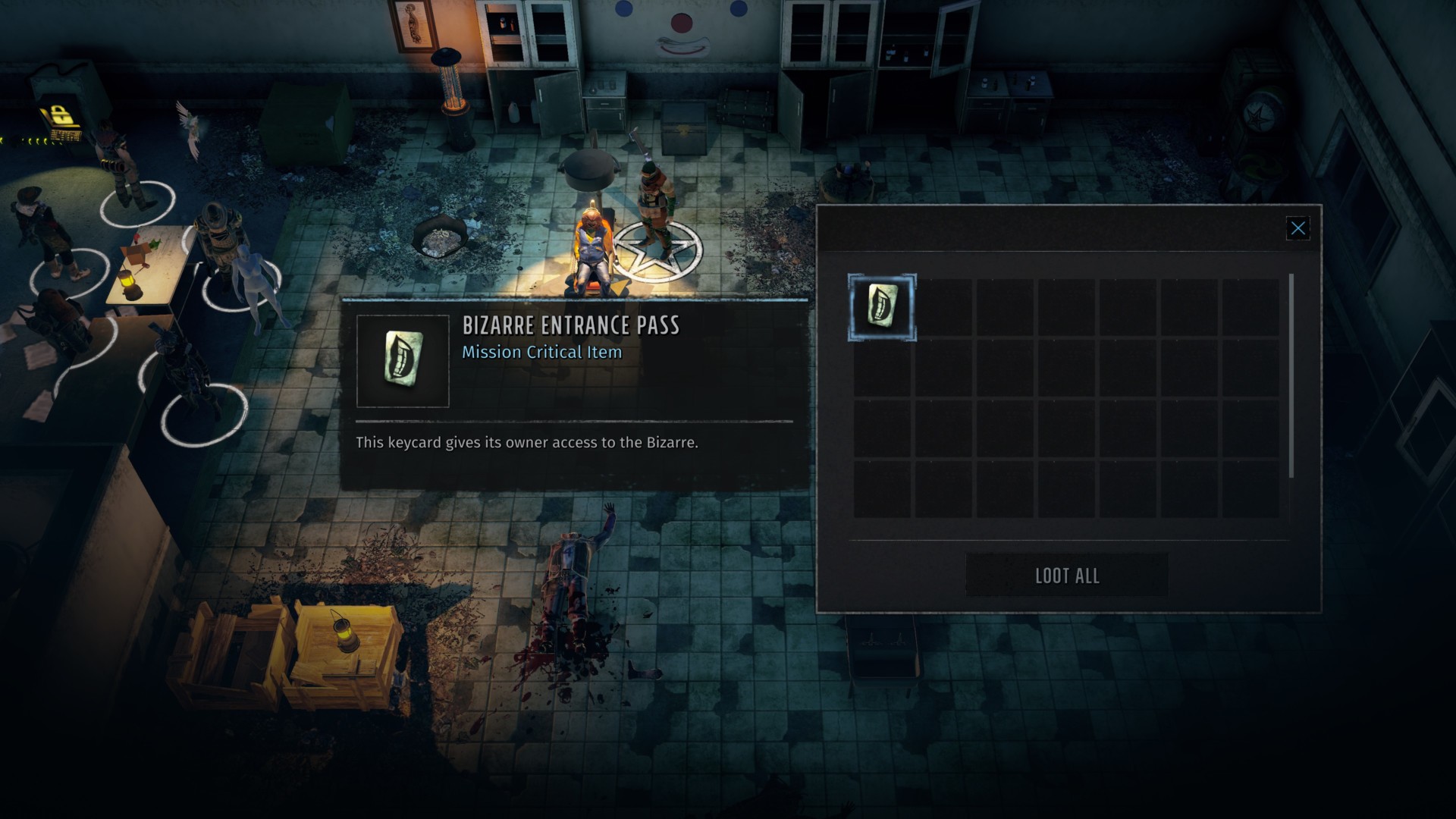Close the loot window
The height and width of the screenshot is (819, 1456).
coord(1298,228)
